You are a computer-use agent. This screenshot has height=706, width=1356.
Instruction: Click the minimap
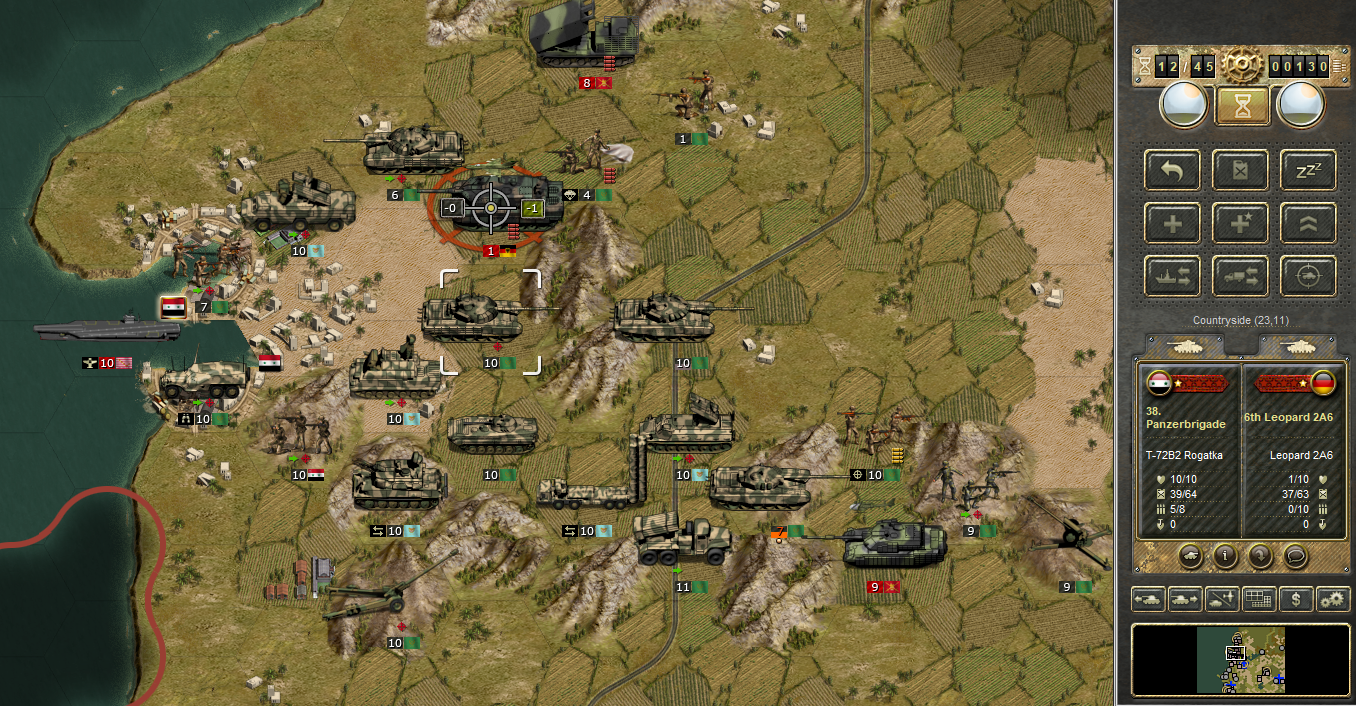click(x=1240, y=659)
